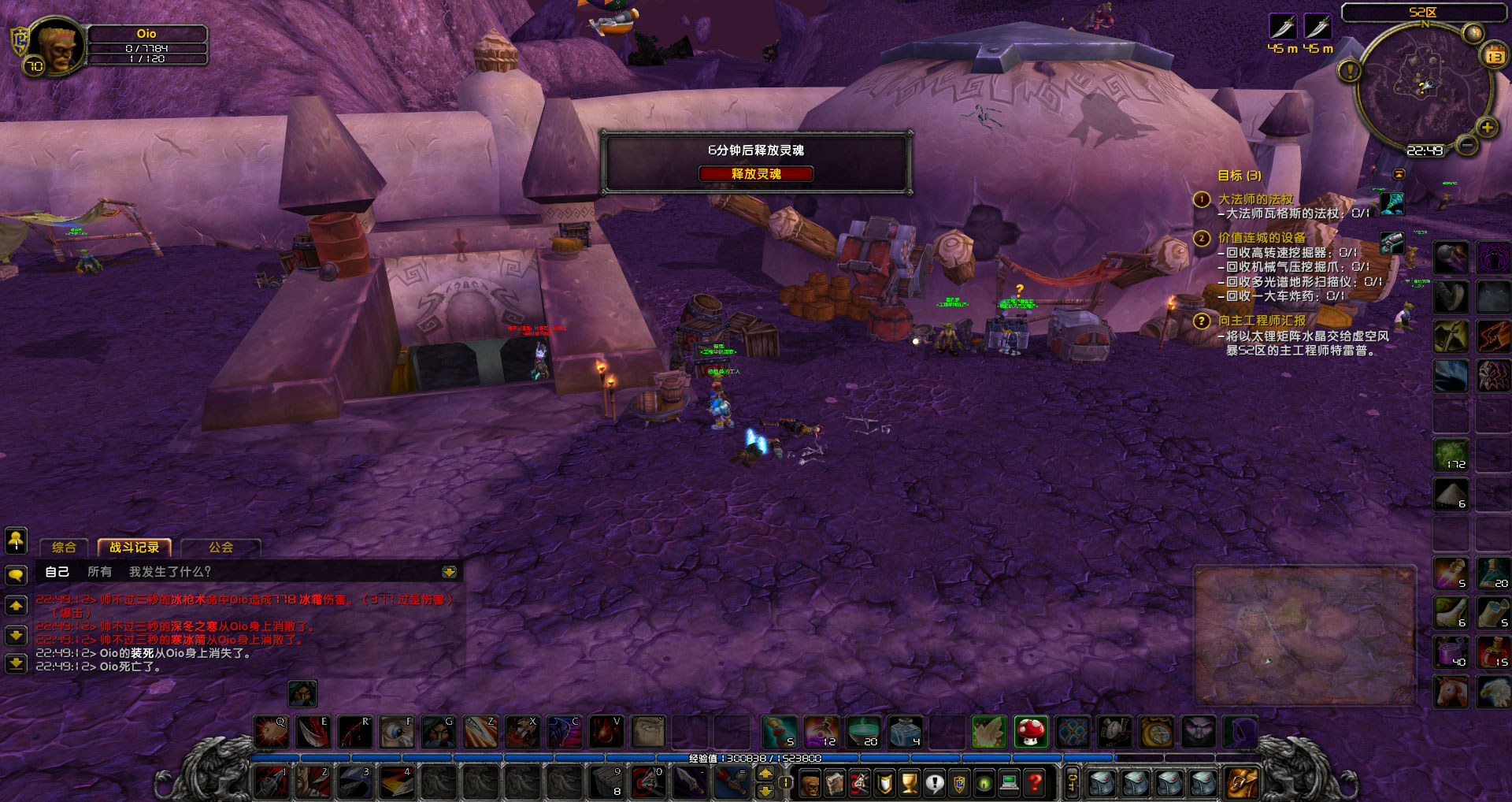Screen dimensions: 1512x802
Task: Switch to the 综合 chat tab
Action: click(x=64, y=548)
